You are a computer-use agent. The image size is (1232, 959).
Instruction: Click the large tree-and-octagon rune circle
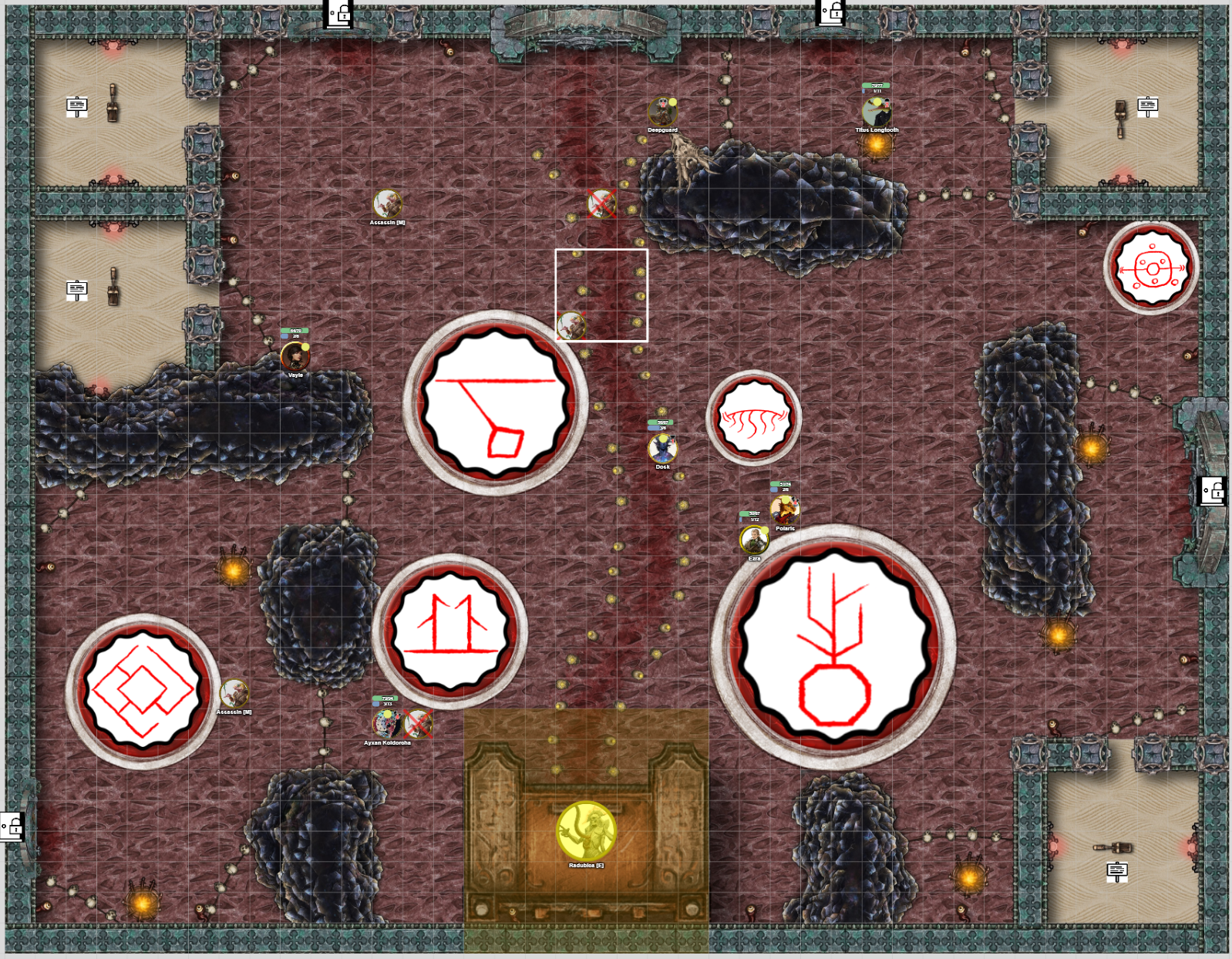pyautogui.click(x=836, y=650)
